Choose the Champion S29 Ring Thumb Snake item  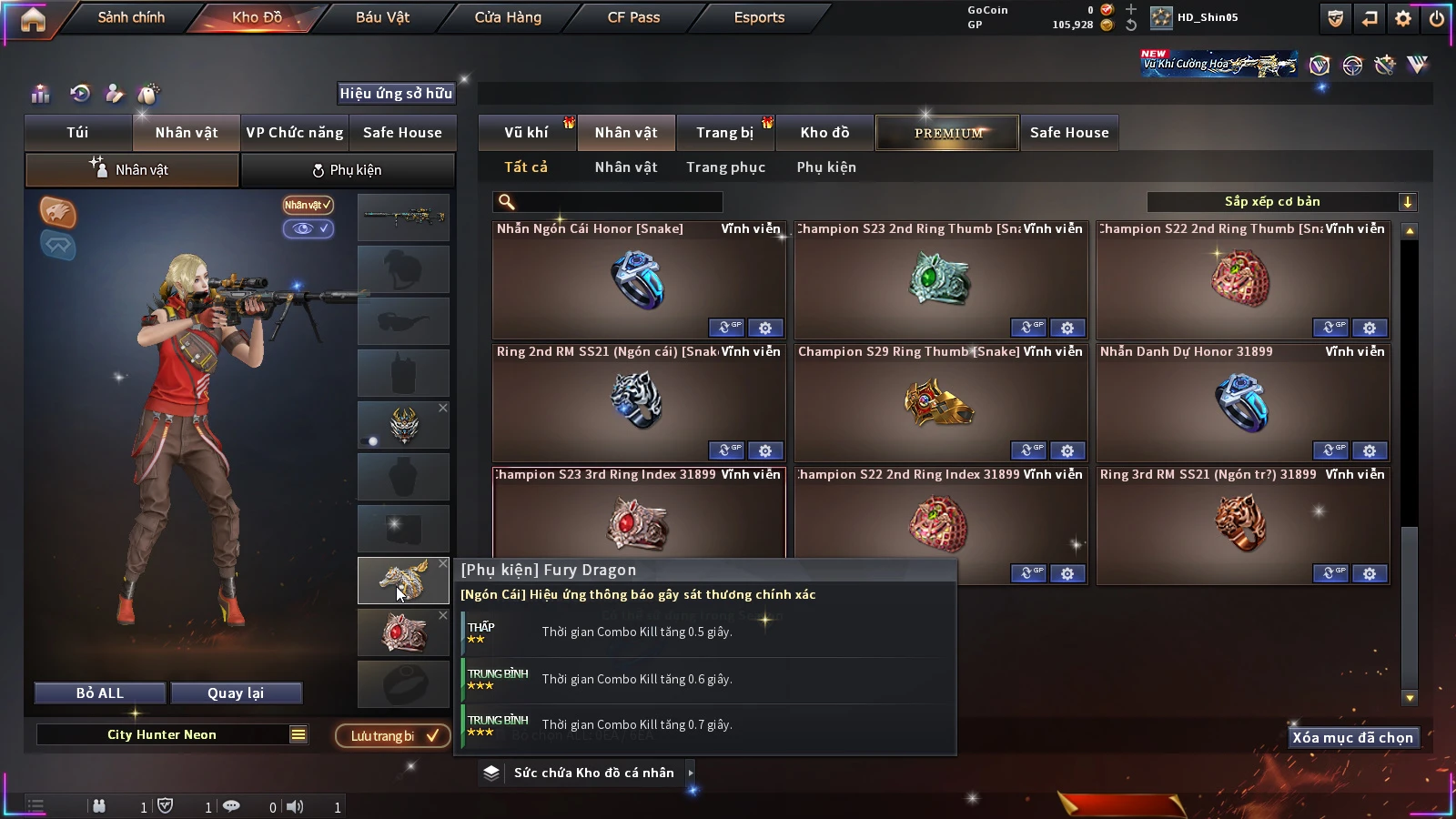tap(940, 402)
